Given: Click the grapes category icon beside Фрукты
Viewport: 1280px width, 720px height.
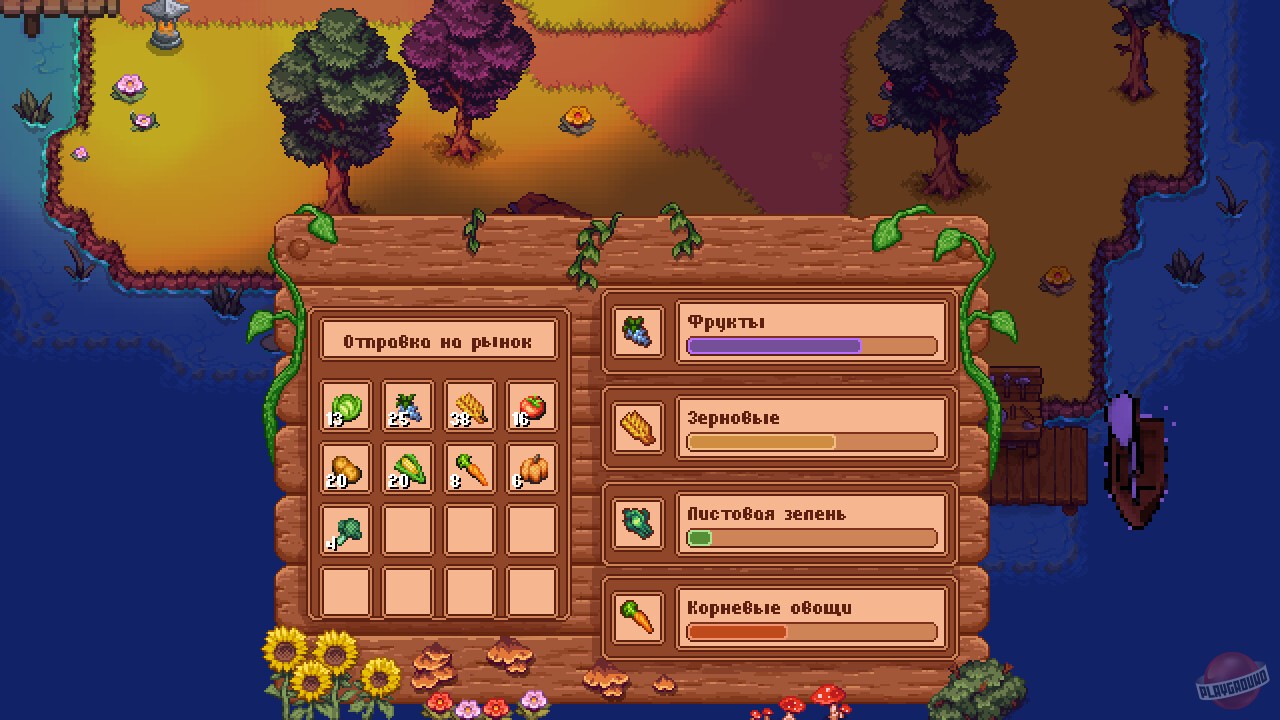Looking at the screenshot, I should click(x=637, y=330).
